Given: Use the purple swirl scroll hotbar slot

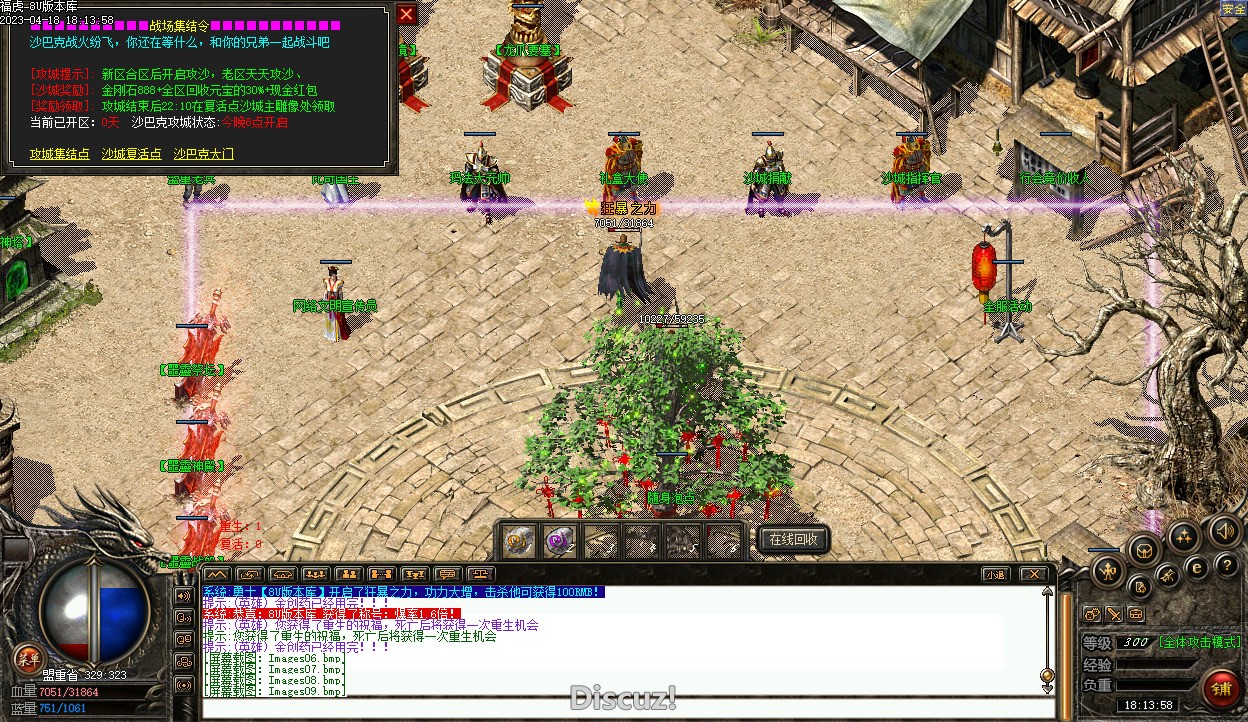Looking at the screenshot, I should [x=559, y=541].
